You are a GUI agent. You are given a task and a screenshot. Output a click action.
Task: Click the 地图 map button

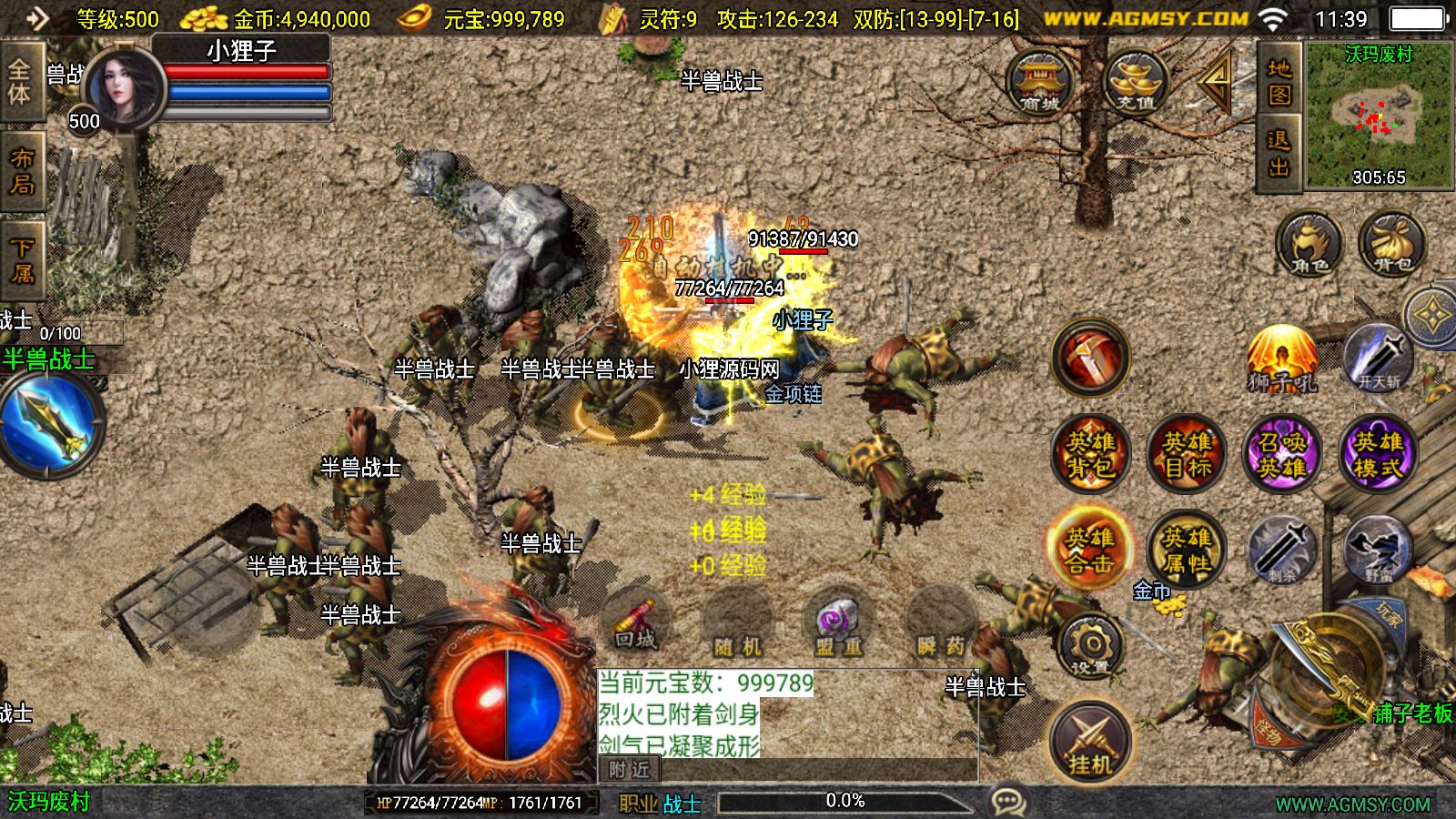[1279, 82]
